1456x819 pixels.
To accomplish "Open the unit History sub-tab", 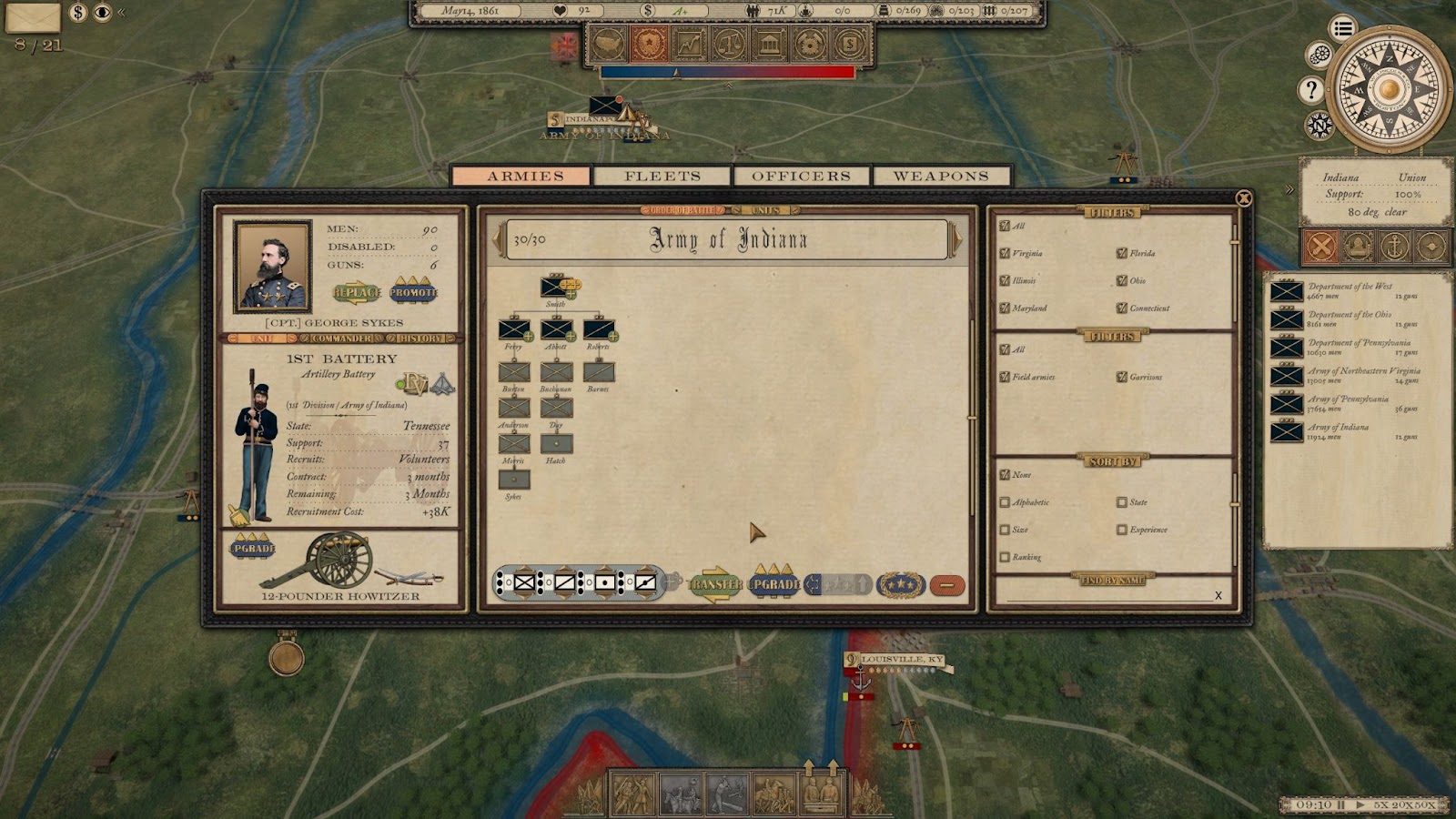I will [x=420, y=339].
